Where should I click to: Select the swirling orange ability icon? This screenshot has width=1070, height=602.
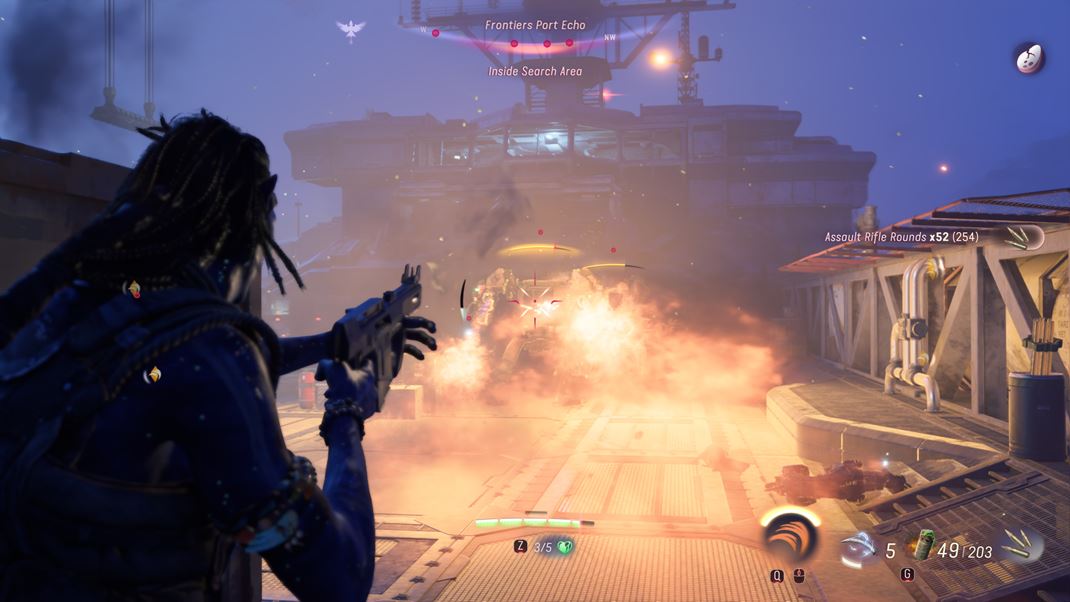[x=790, y=539]
